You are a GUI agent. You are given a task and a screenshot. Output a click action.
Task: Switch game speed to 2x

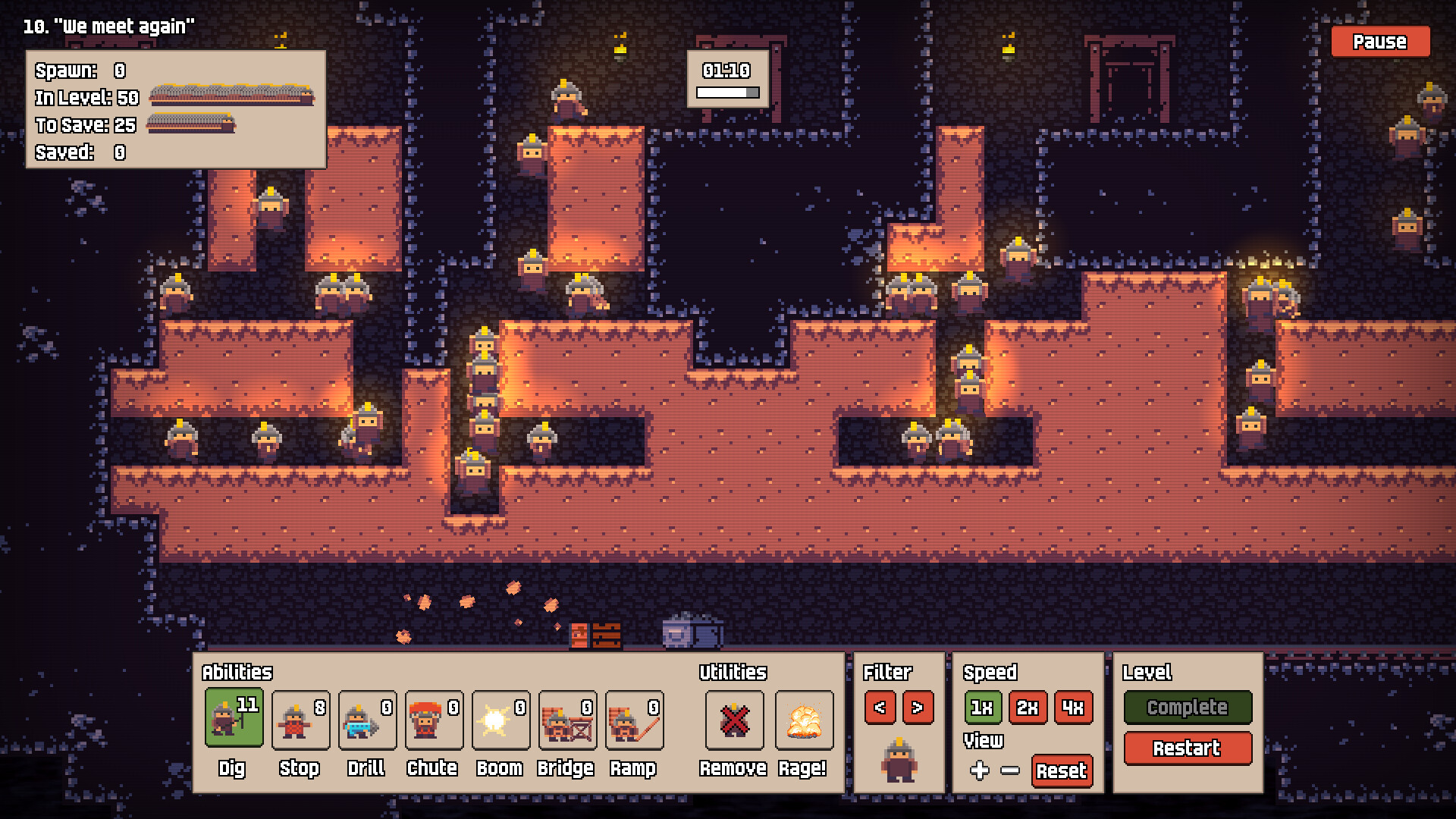point(1028,708)
